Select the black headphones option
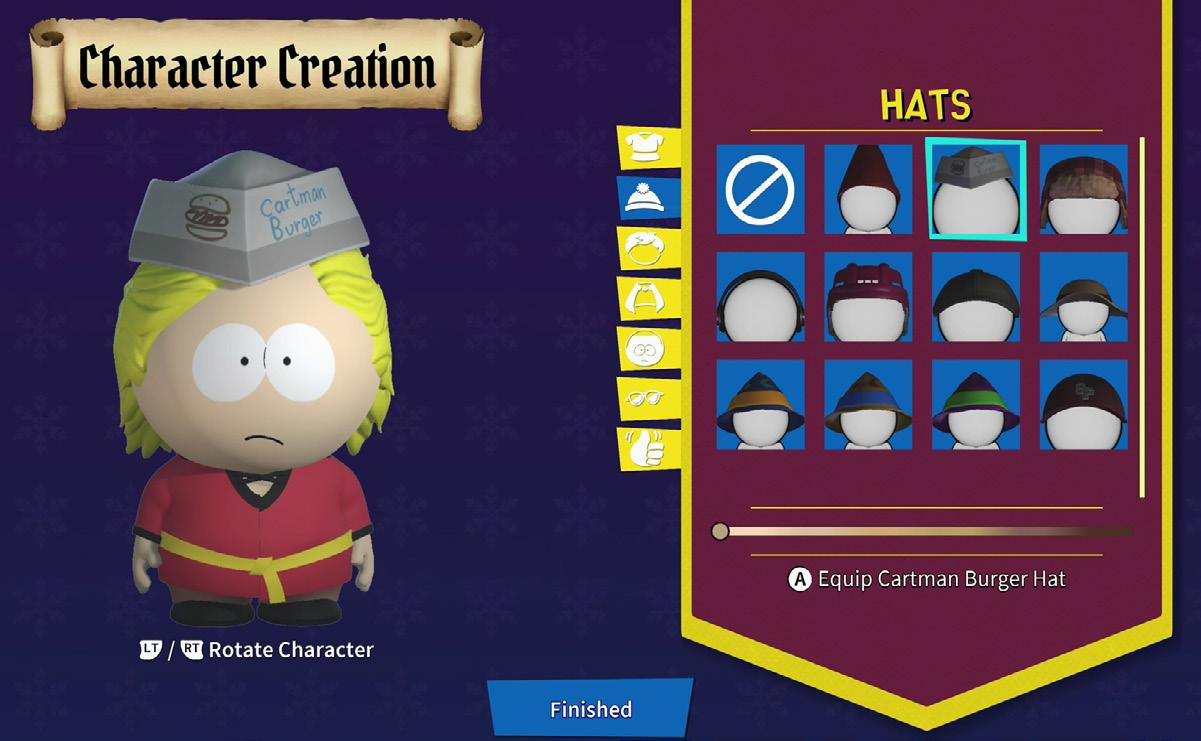The height and width of the screenshot is (741, 1201). 760,297
